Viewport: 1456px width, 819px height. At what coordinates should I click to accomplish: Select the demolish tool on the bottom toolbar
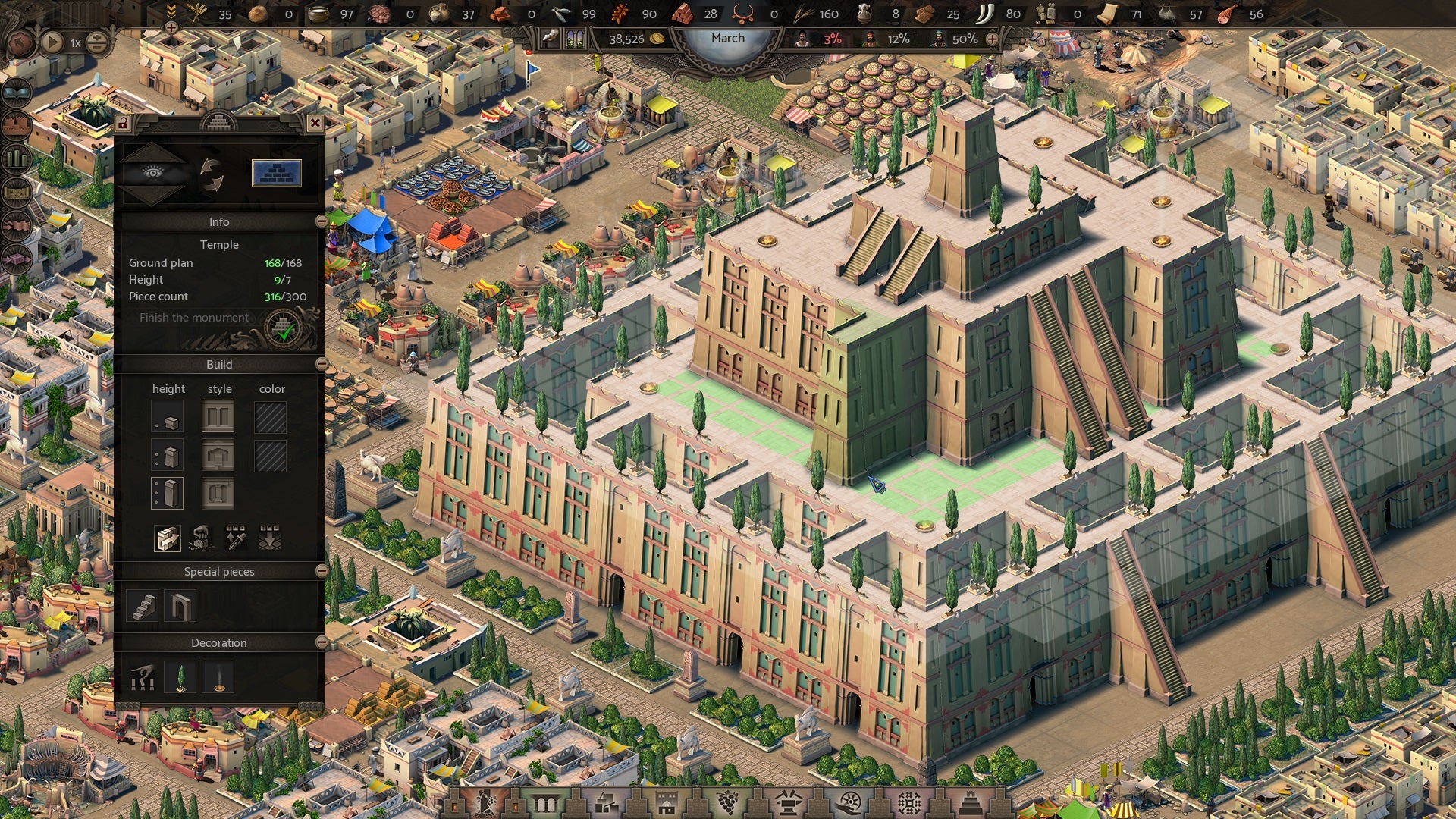tap(484, 802)
